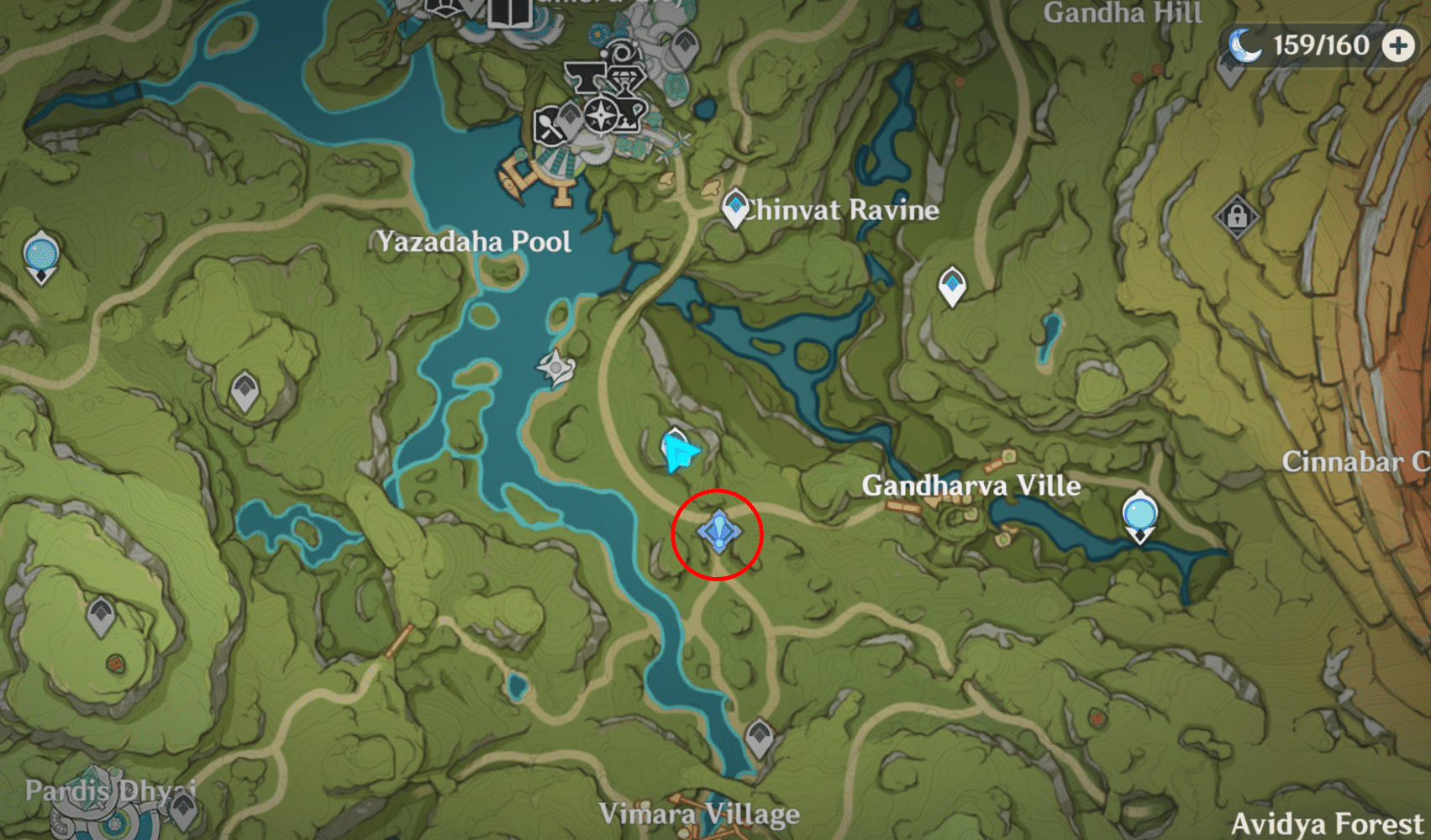This screenshot has width=1431, height=840.
Task: Select the Statue of the Seven near Yazadaha Pool
Action: [x=556, y=366]
